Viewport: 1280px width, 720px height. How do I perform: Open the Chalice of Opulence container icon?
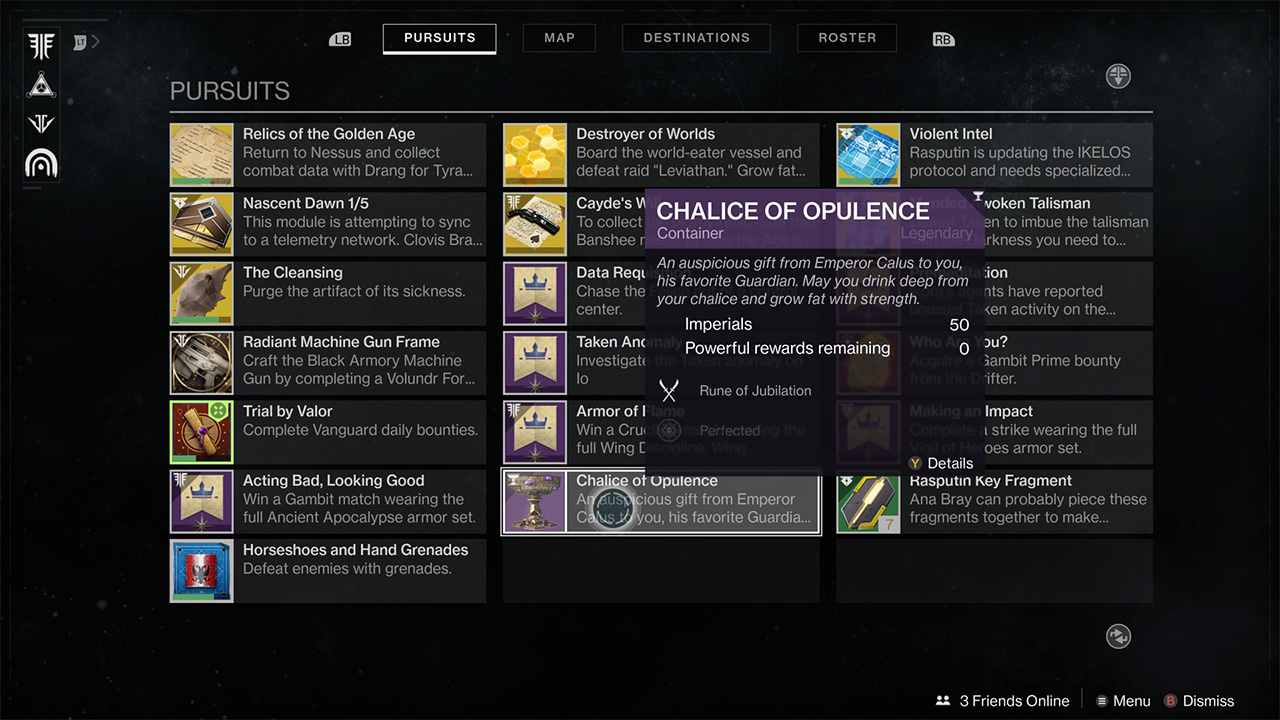535,501
